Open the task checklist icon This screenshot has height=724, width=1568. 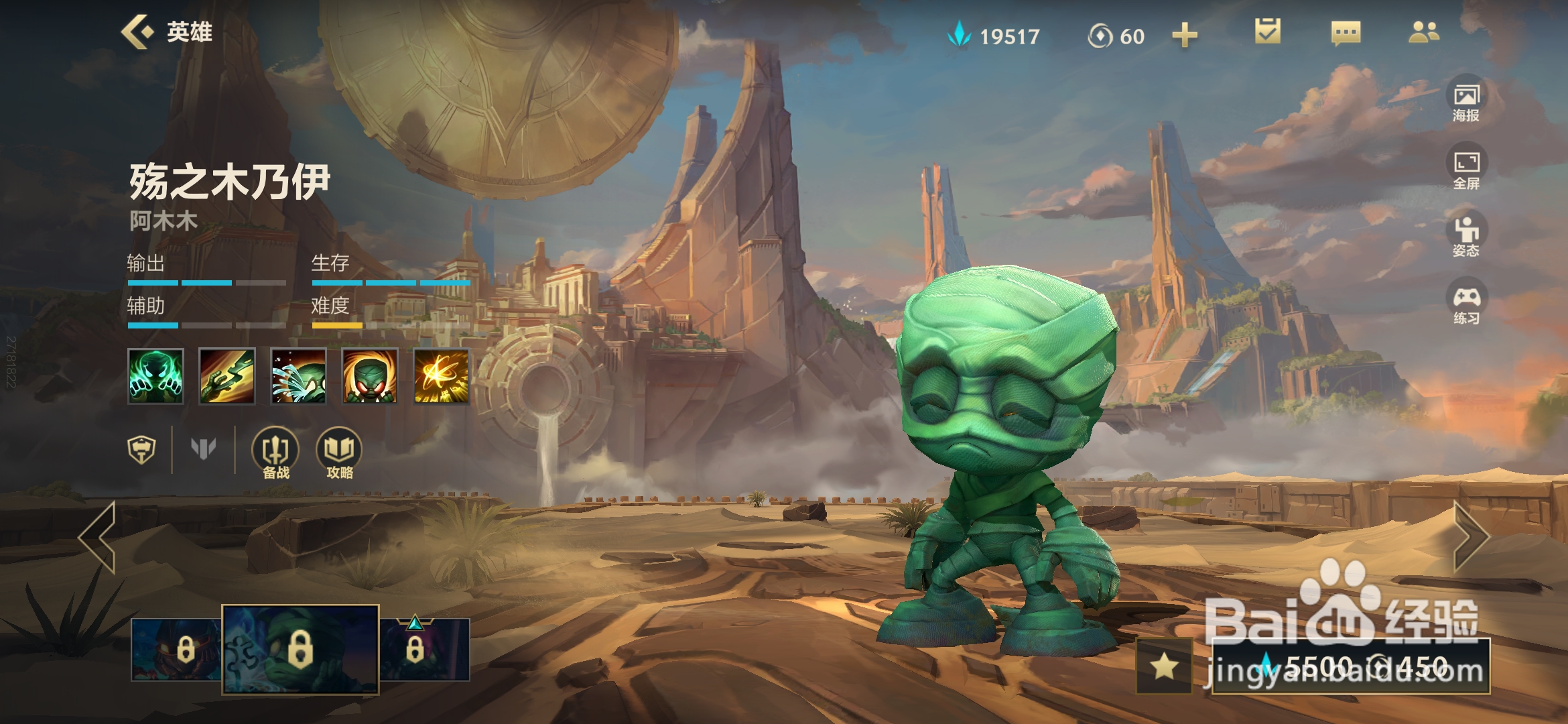click(x=1267, y=32)
